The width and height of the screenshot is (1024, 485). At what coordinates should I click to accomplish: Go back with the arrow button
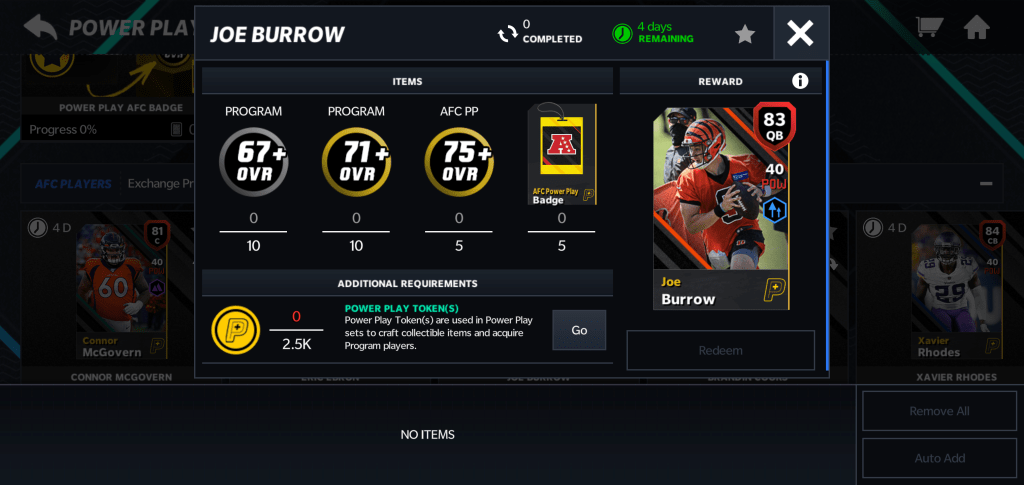pyautogui.click(x=39, y=27)
